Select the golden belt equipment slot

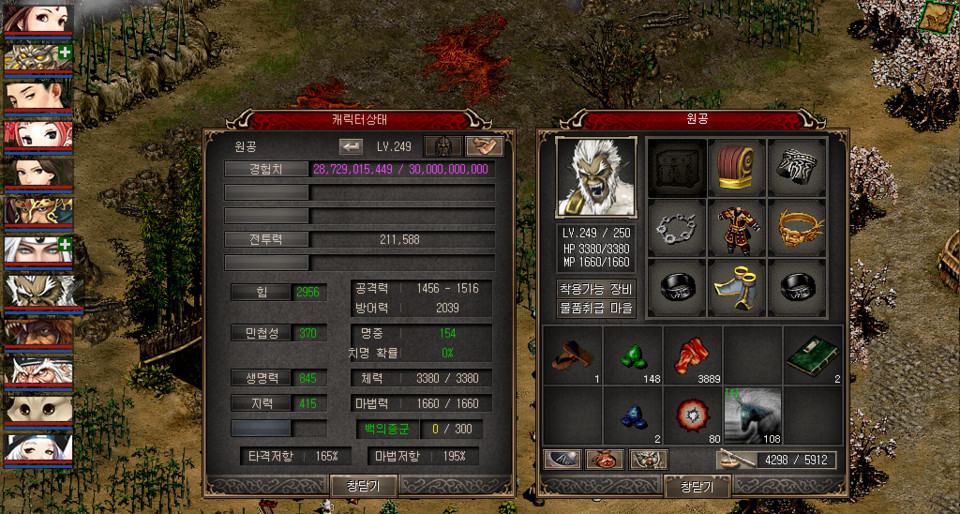[x=797, y=229]
